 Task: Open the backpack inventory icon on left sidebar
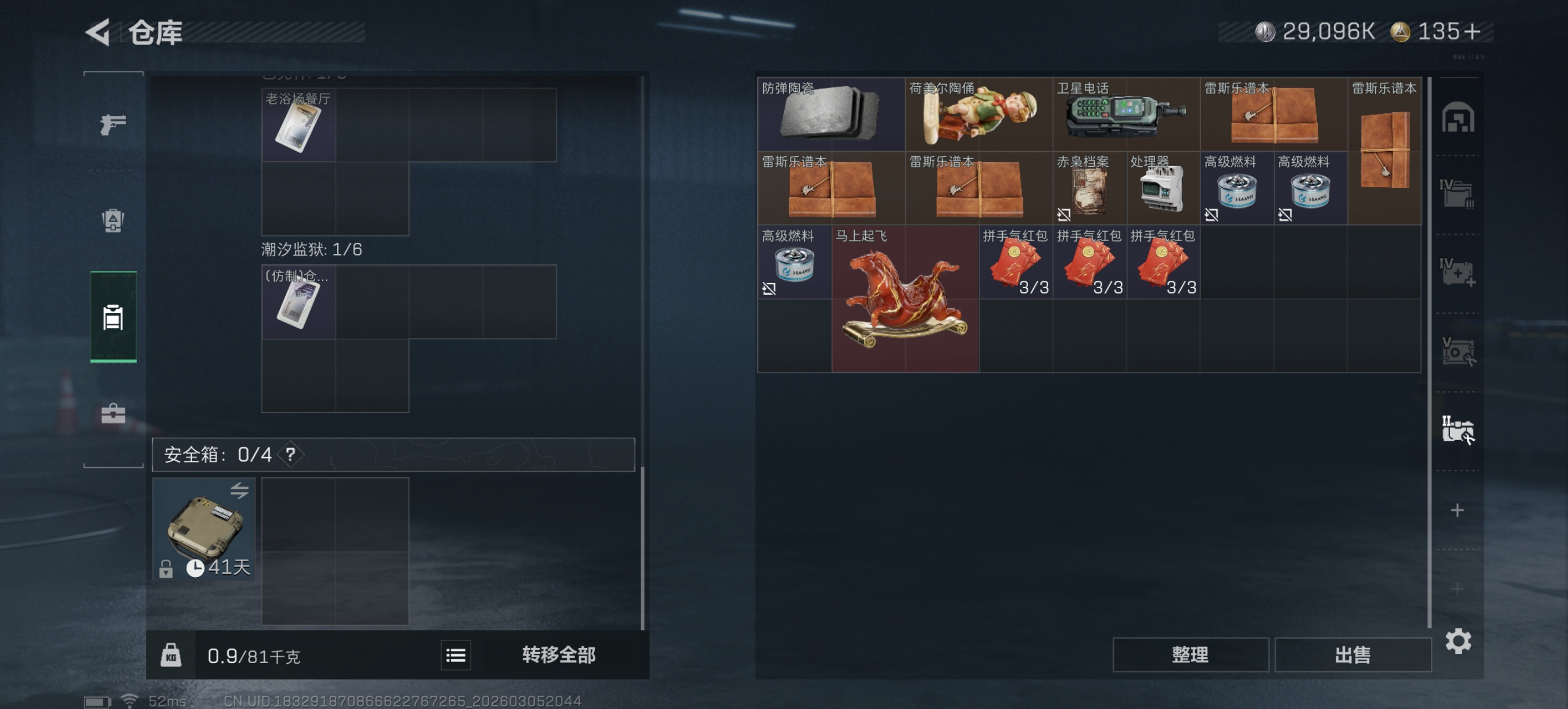[112, 220]
